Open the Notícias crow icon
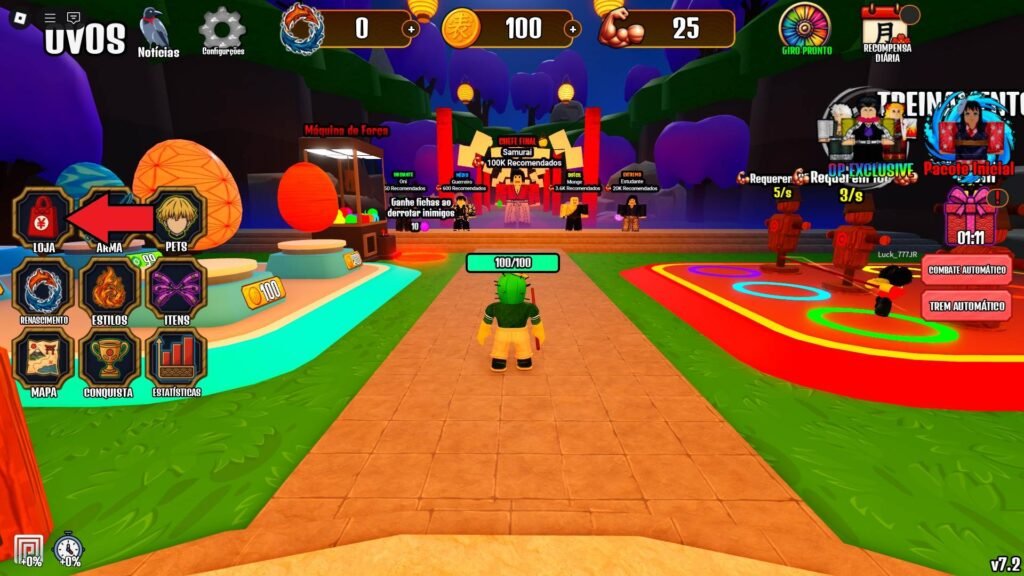Screen dimensions: 1024x576 point(154,28)
